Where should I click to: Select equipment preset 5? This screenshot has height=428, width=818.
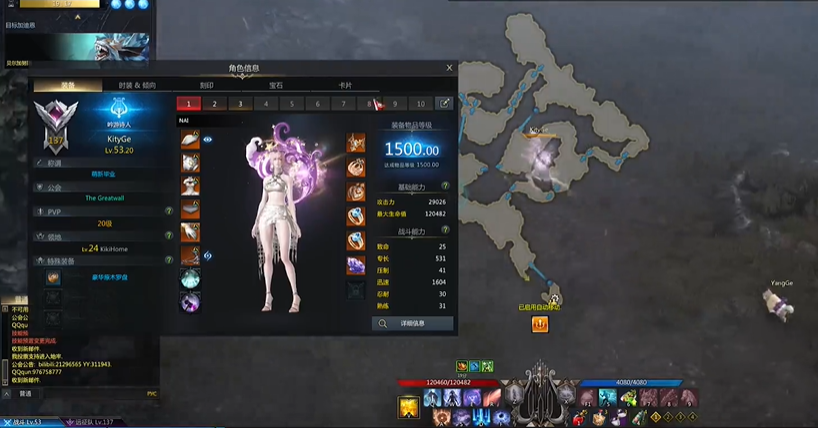(291, 103)
